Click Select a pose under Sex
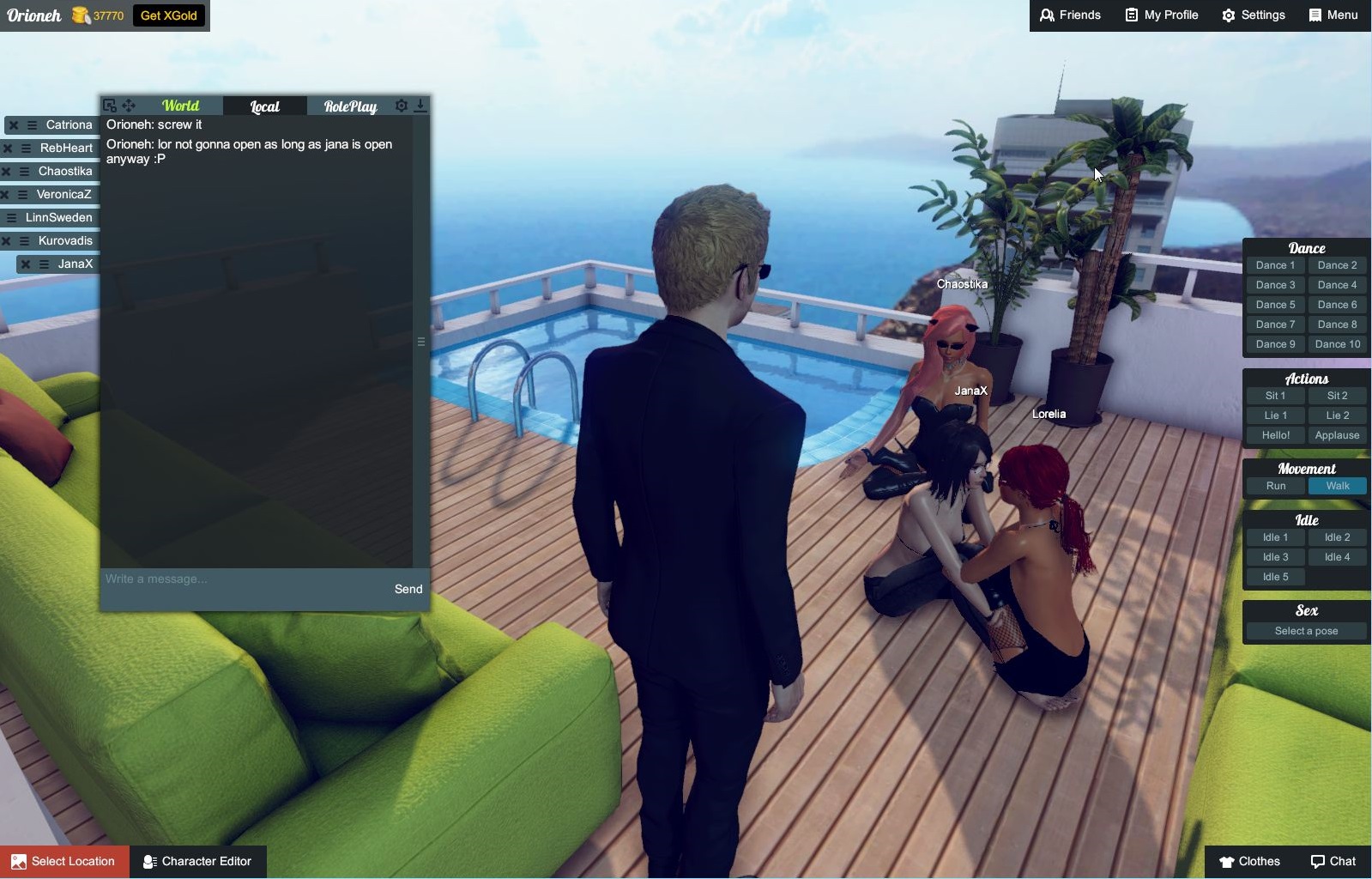 click(1305, 631)
